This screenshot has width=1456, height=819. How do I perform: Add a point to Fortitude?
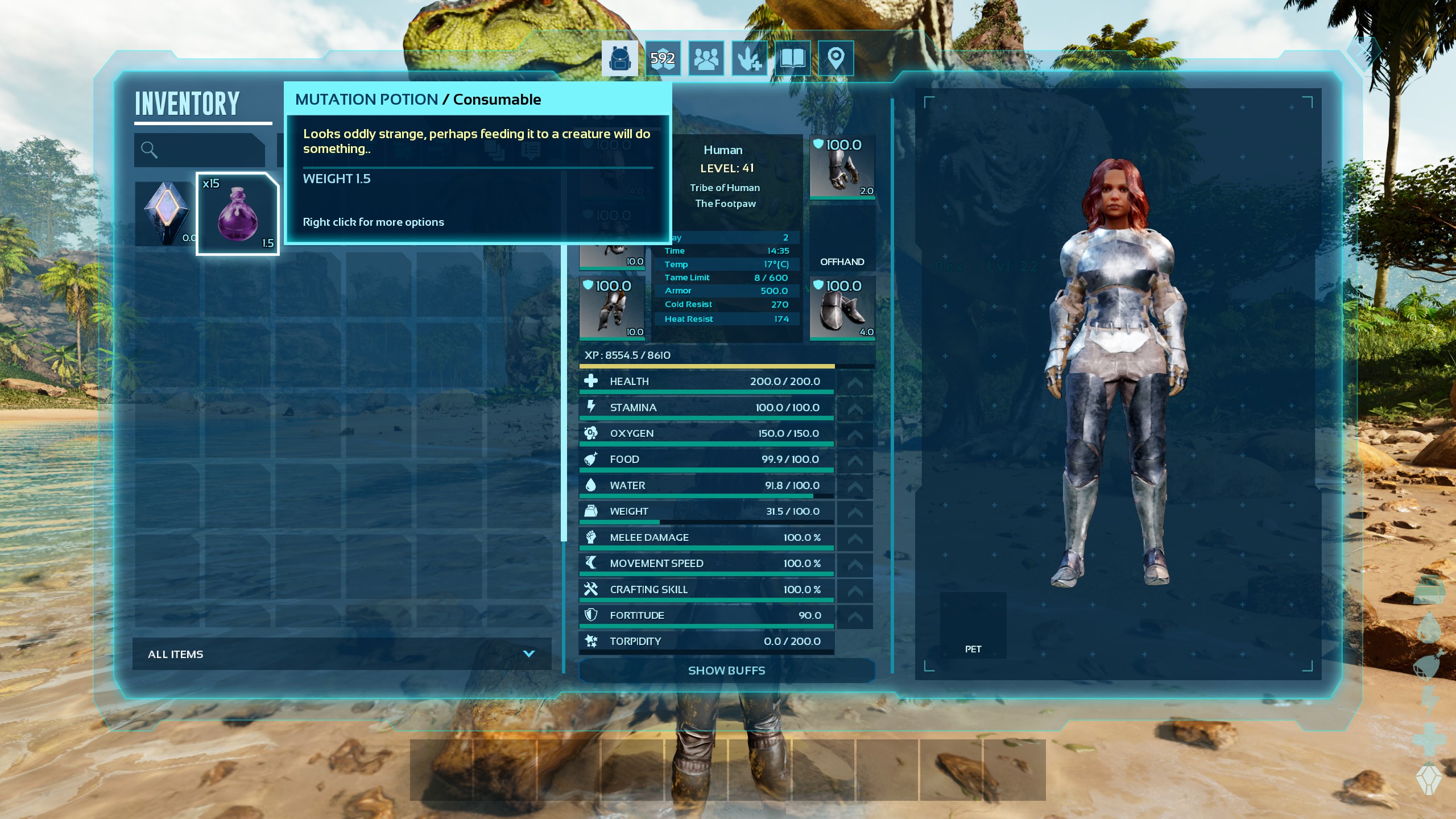[x=855, y=616]
